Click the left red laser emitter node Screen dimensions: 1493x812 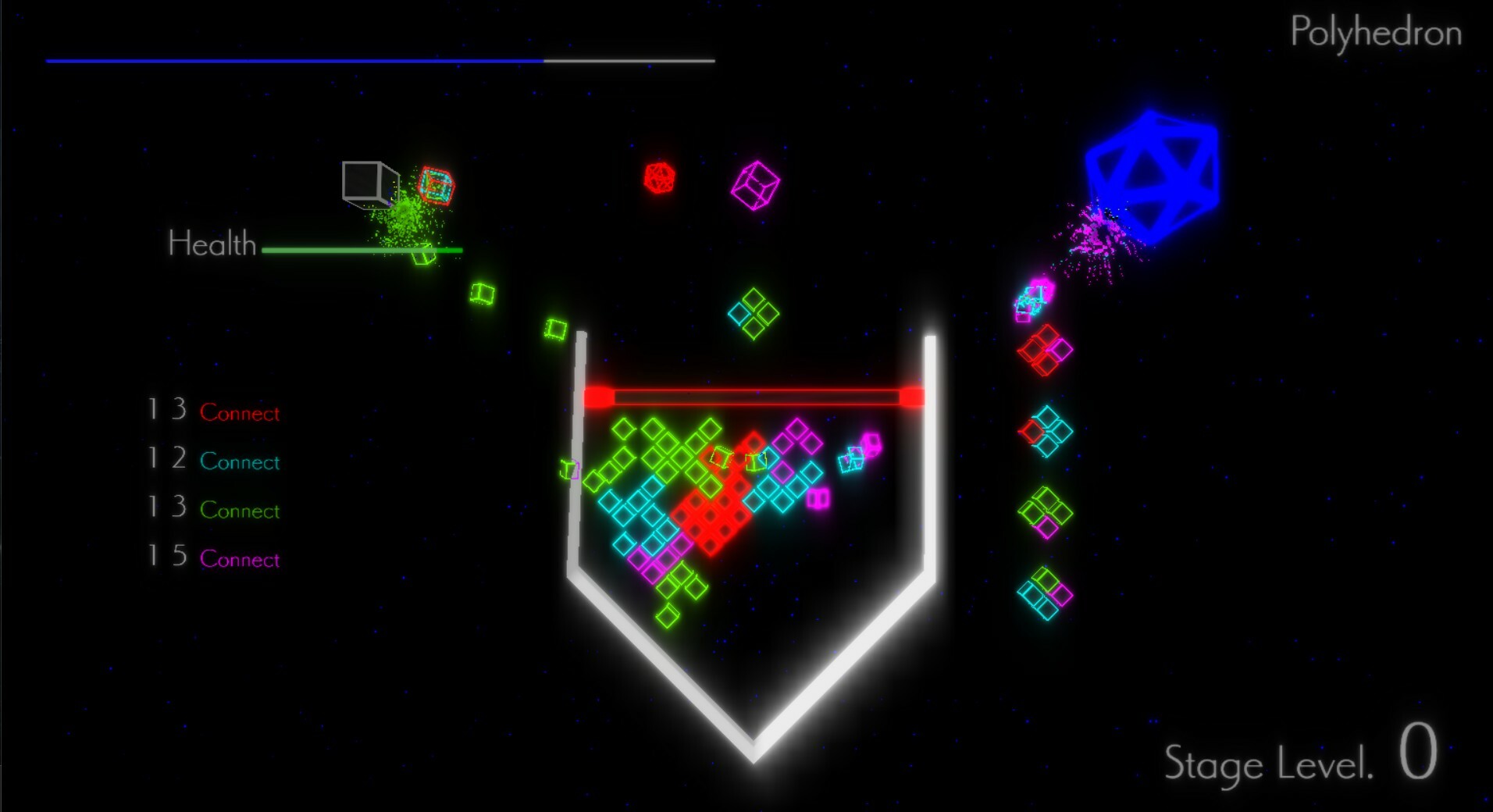[x=600, y=396]
